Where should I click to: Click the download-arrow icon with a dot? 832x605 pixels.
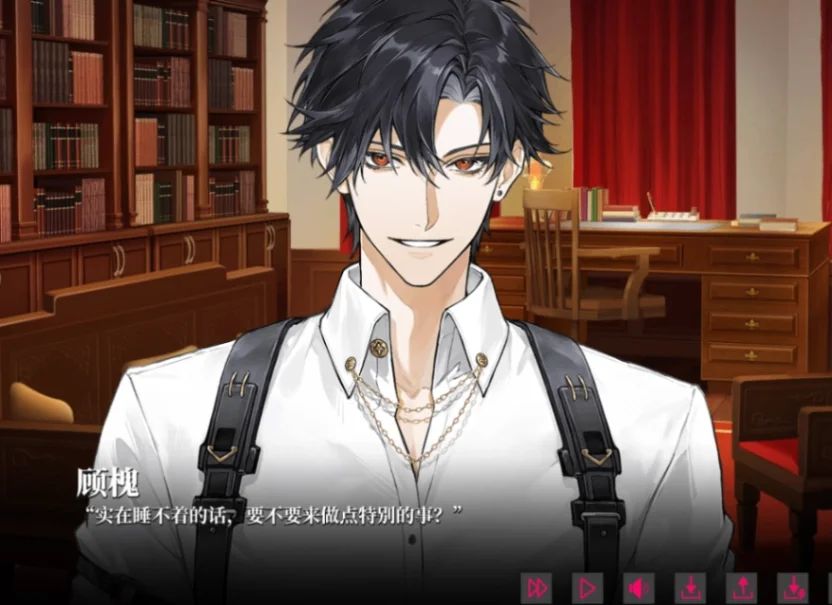coord(792,587)
